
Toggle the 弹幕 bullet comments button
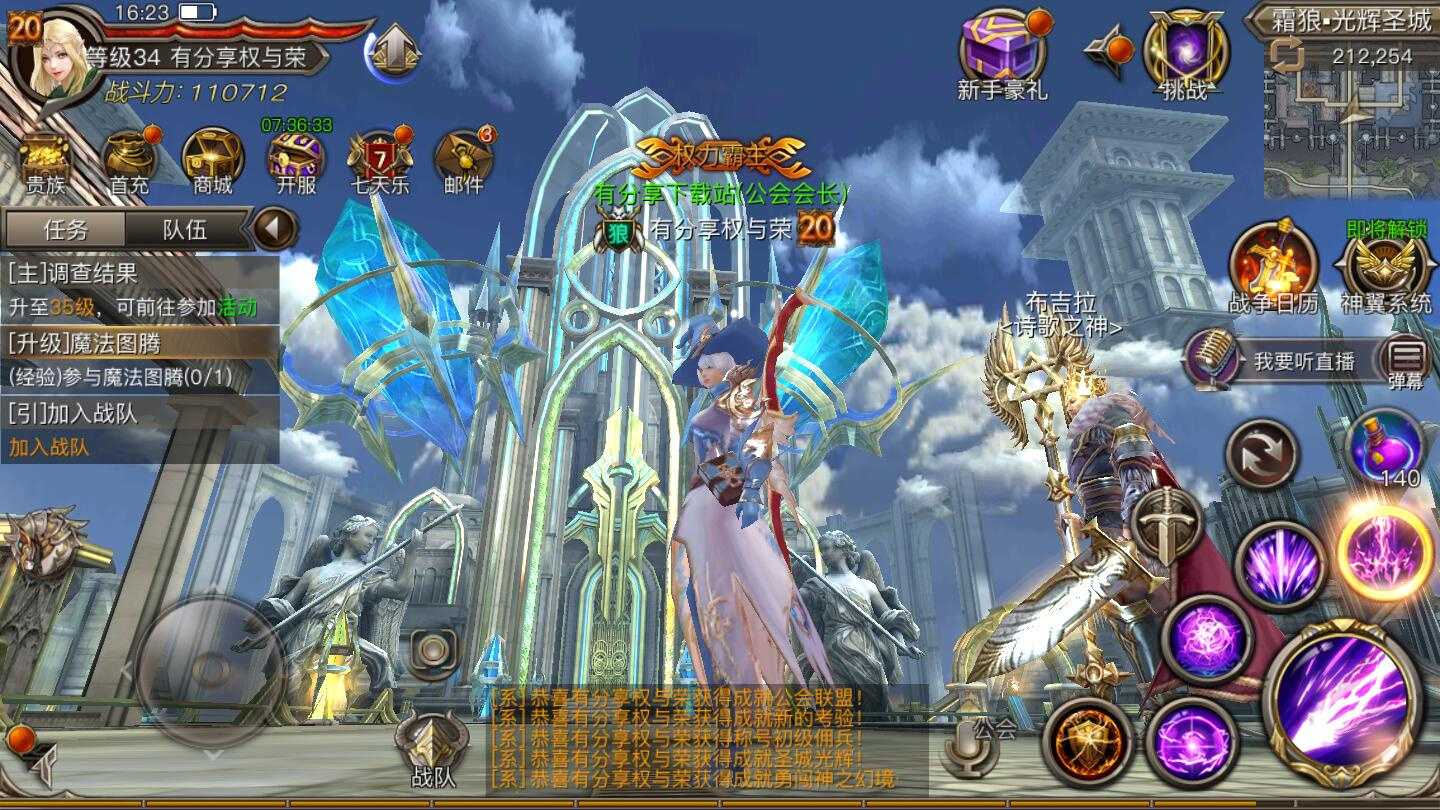tap(1406, 359)
